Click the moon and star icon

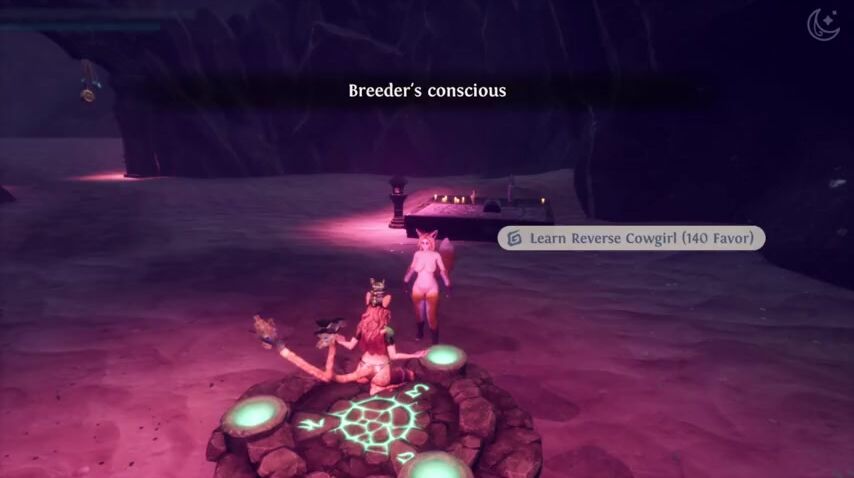[825, 24]
